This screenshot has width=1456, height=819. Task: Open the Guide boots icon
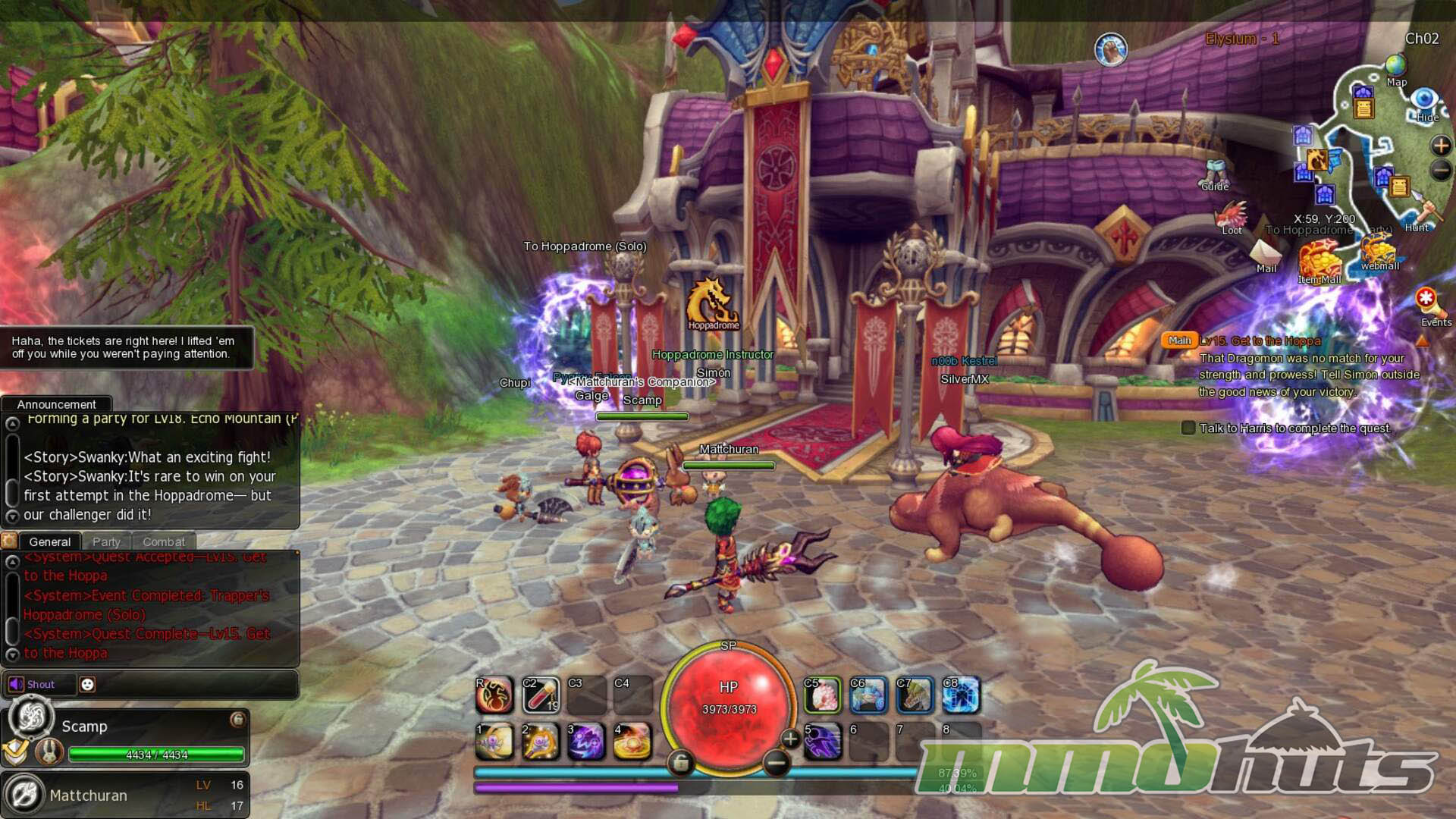pos(1216,171)
